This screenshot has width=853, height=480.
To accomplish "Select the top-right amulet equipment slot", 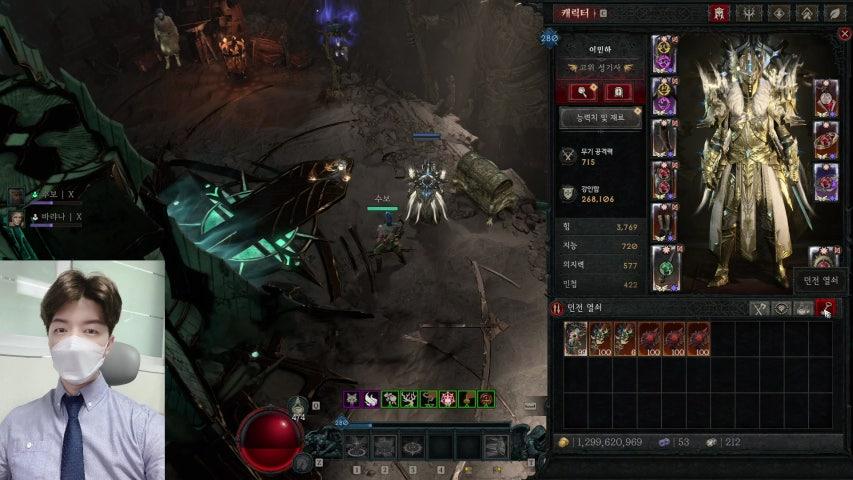I will coord(824,97).
